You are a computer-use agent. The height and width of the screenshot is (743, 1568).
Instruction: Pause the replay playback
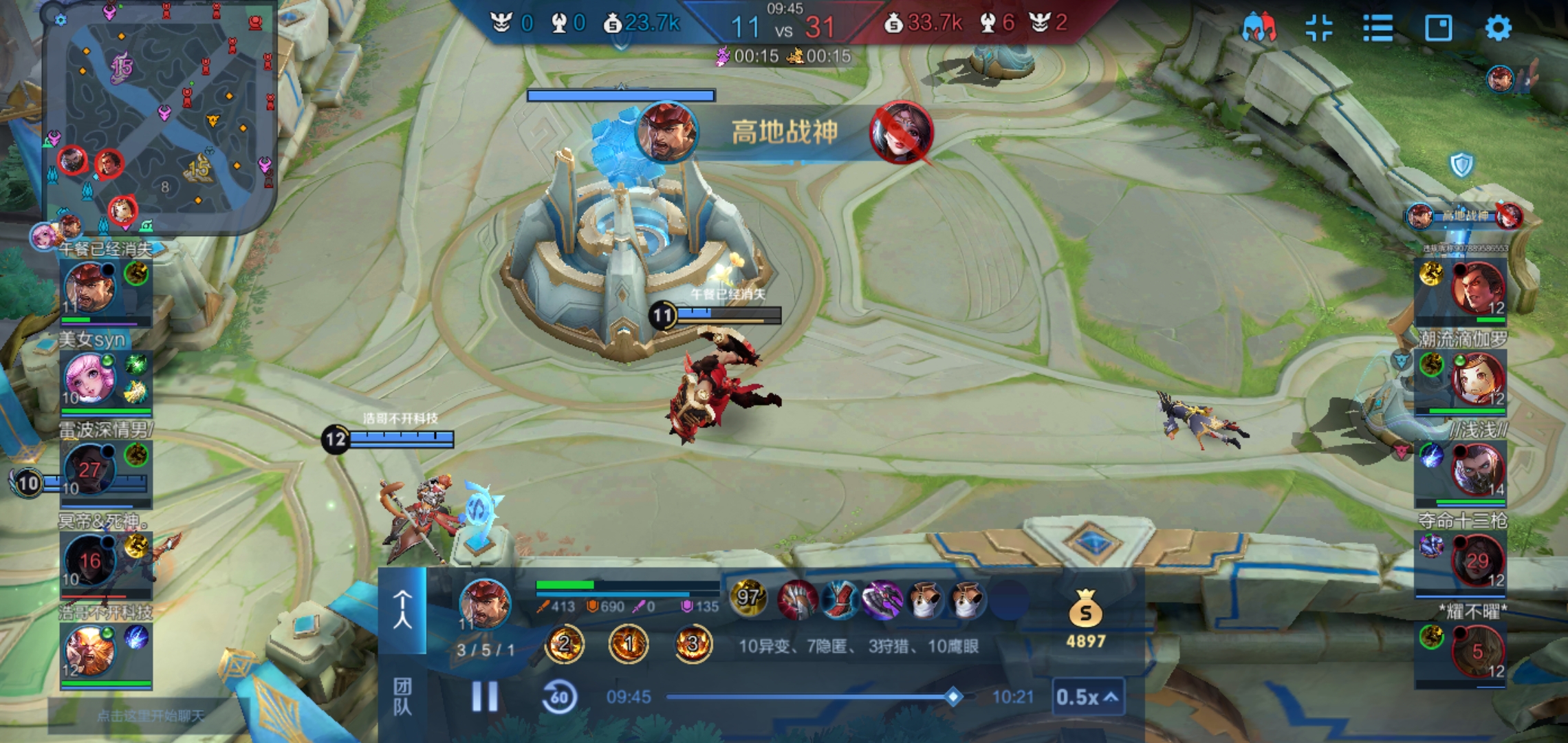(485, 696)
